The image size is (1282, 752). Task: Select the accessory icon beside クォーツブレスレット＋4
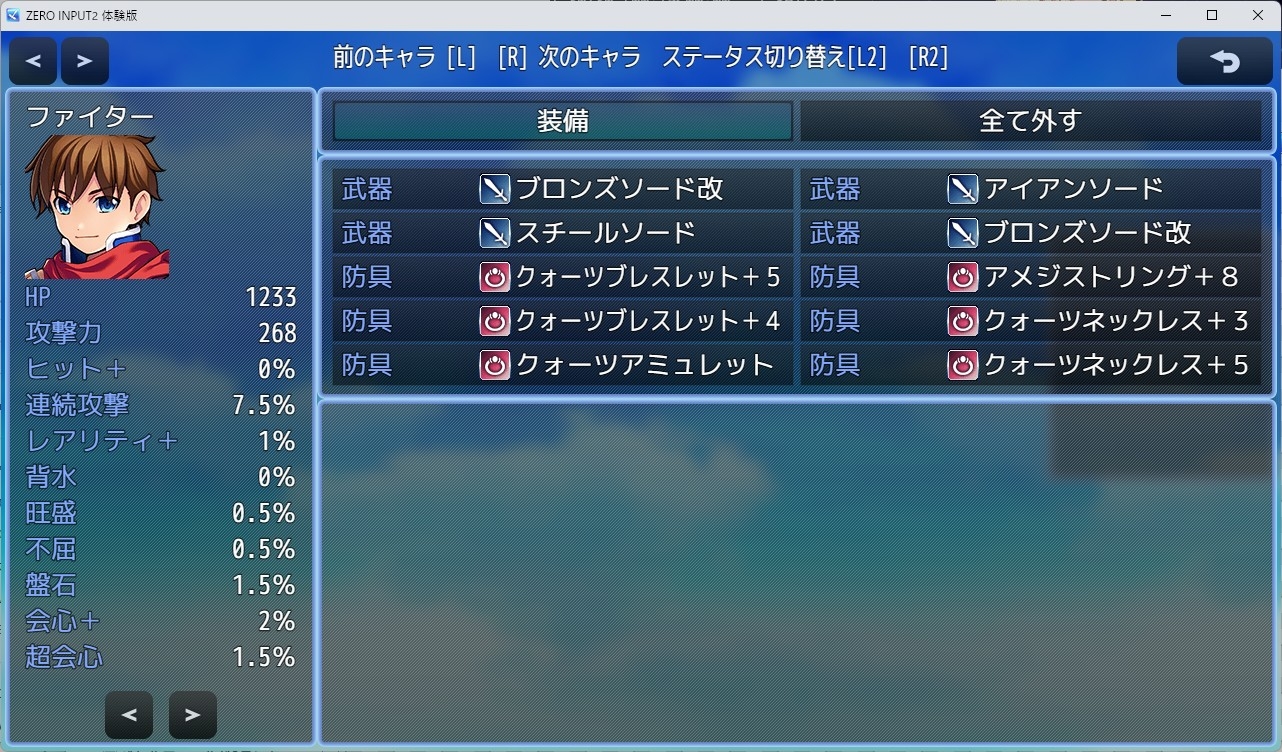(495, 320)
